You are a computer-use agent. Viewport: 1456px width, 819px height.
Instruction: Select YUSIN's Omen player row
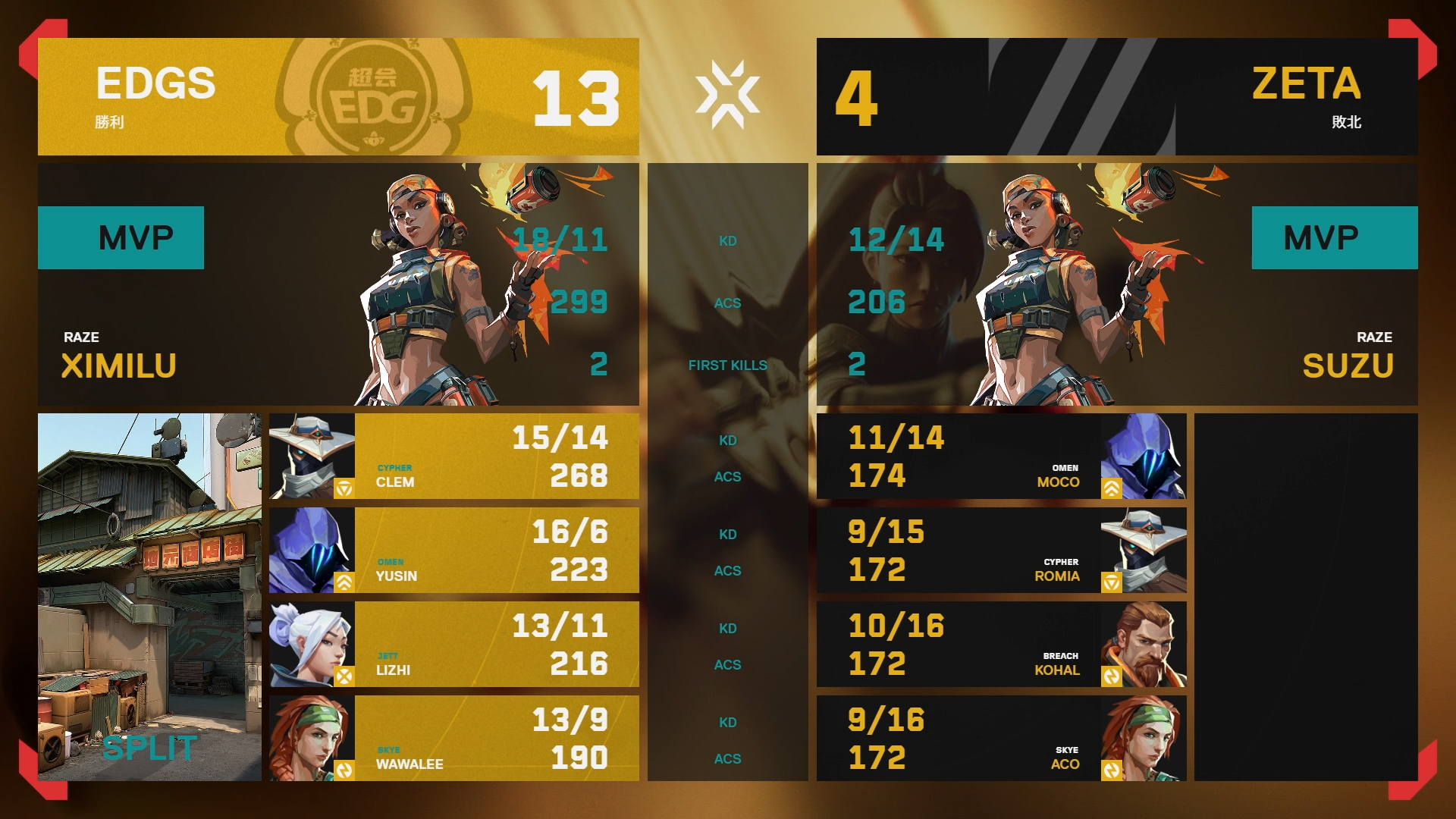coord(453,551)
